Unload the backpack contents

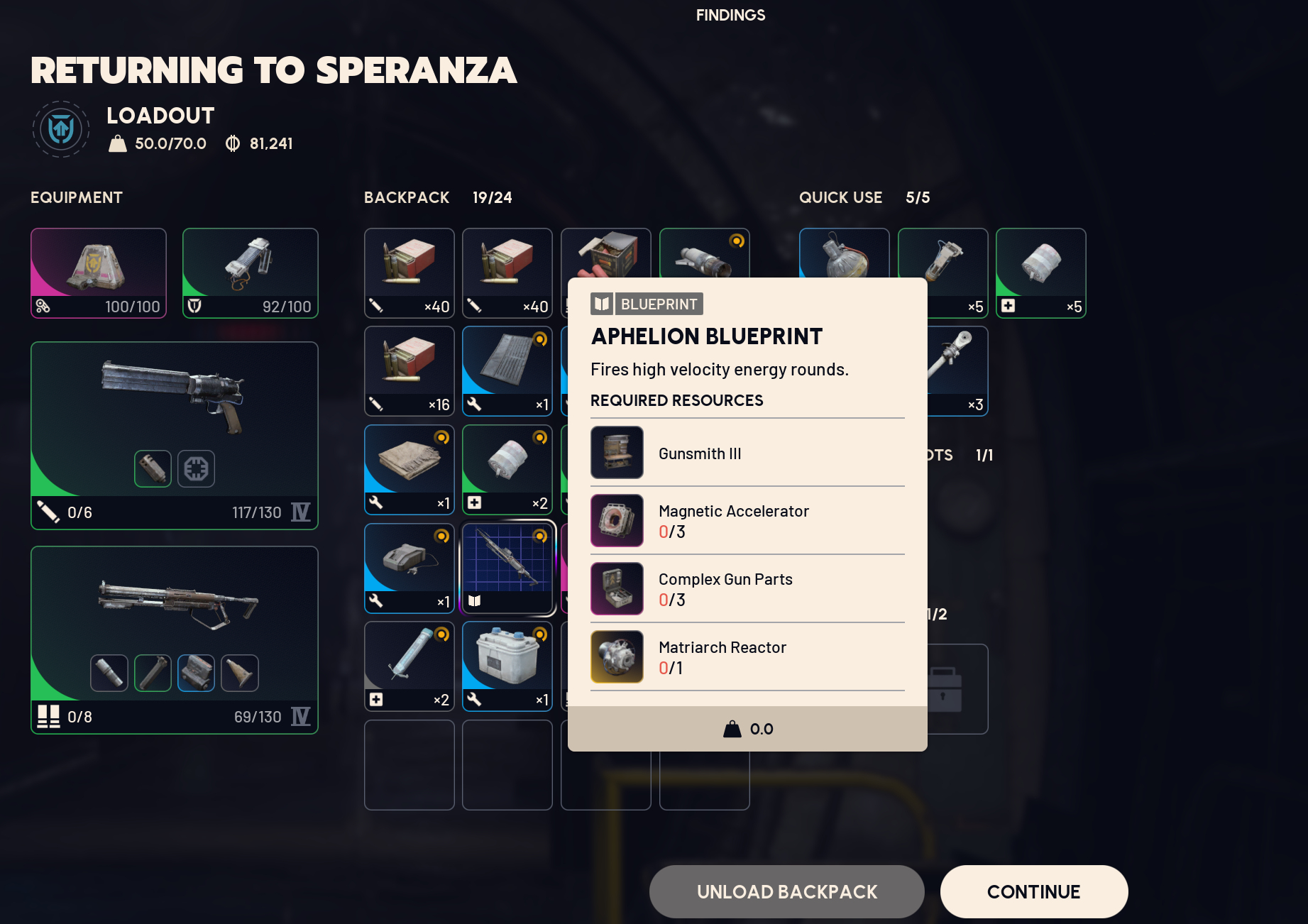pyautogui.click(x=786, y=891)
